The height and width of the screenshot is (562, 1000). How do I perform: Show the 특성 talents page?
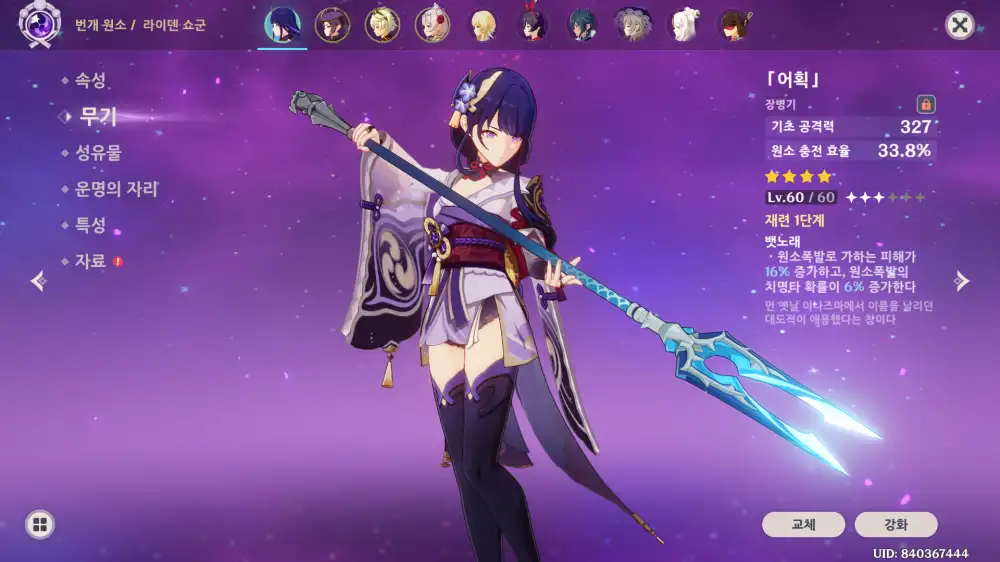pyautogui.click(x=90, y=225)
